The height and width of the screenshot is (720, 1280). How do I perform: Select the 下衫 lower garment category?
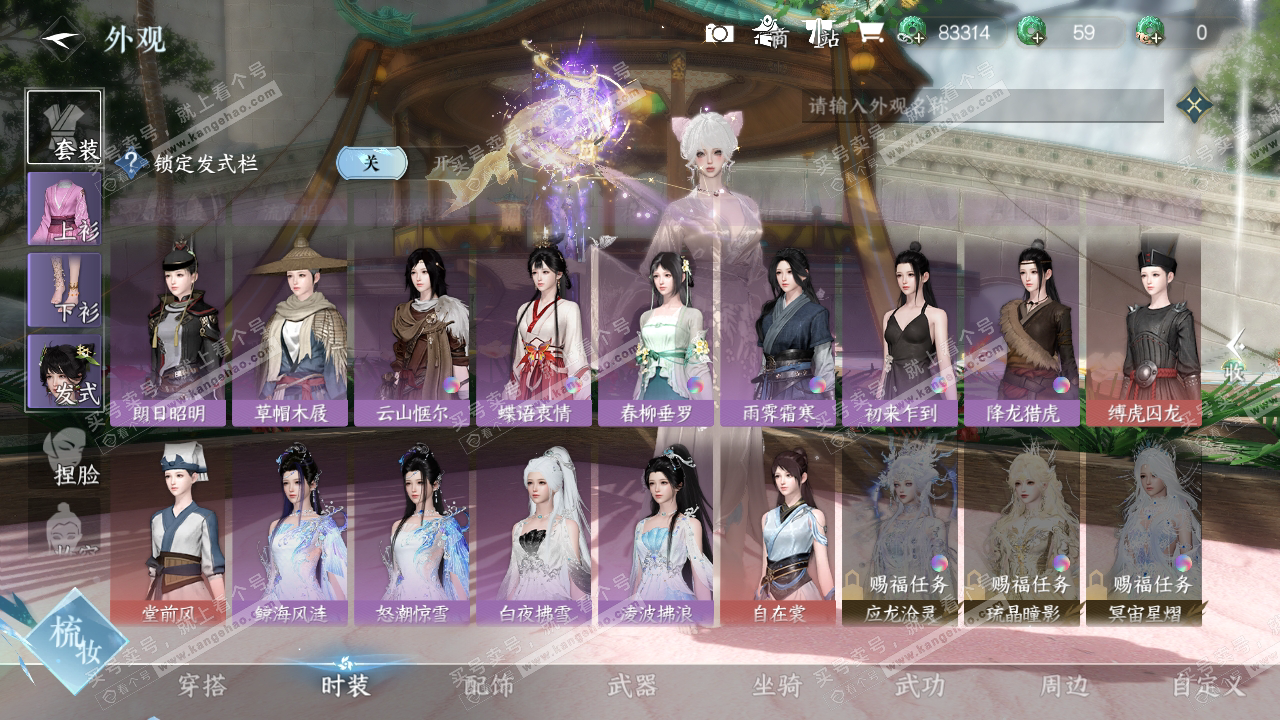(64, 289)
